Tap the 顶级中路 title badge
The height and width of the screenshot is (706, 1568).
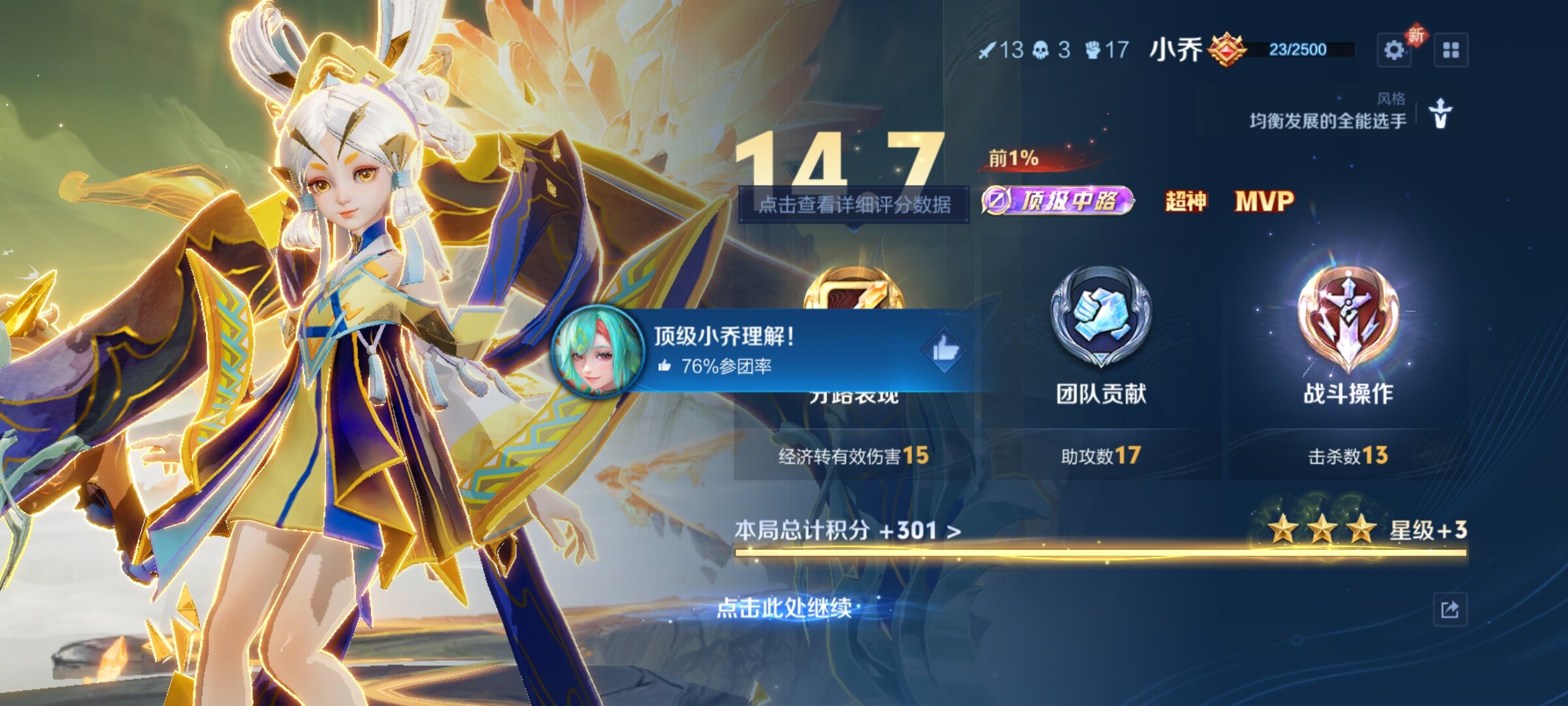click(1058, 201)
